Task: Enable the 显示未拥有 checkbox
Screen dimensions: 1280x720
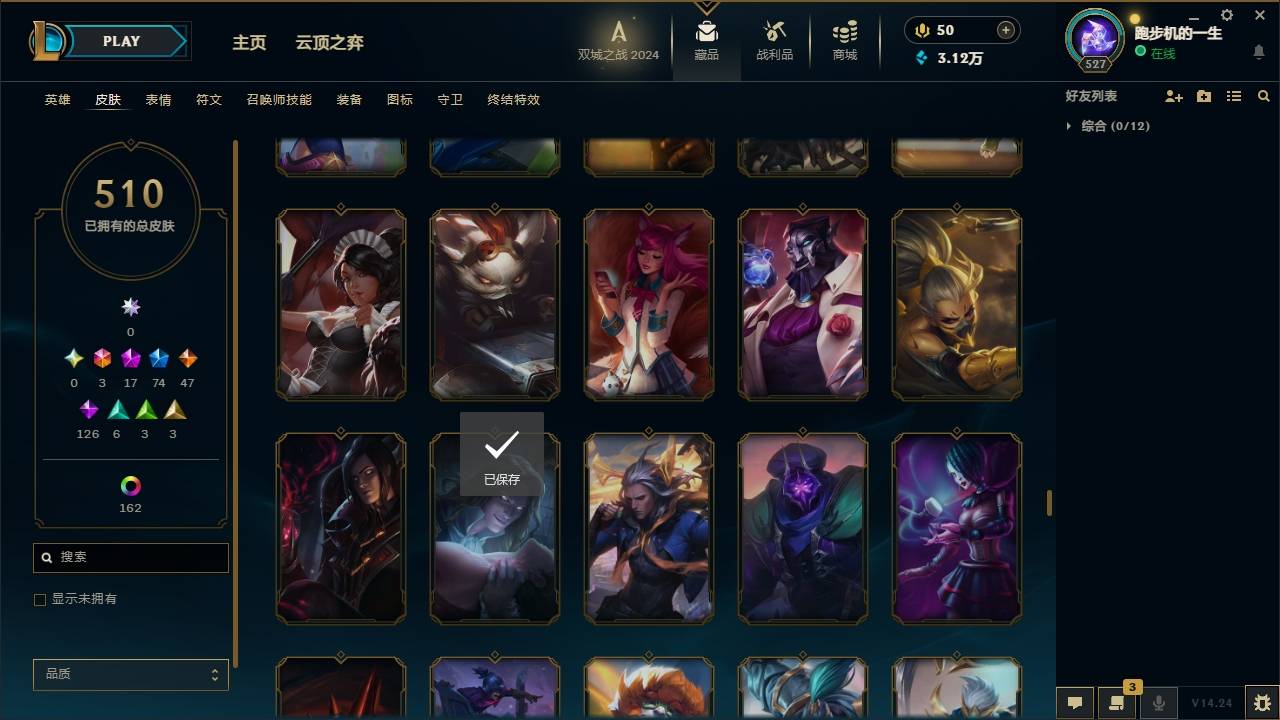Action: (40, 599)
